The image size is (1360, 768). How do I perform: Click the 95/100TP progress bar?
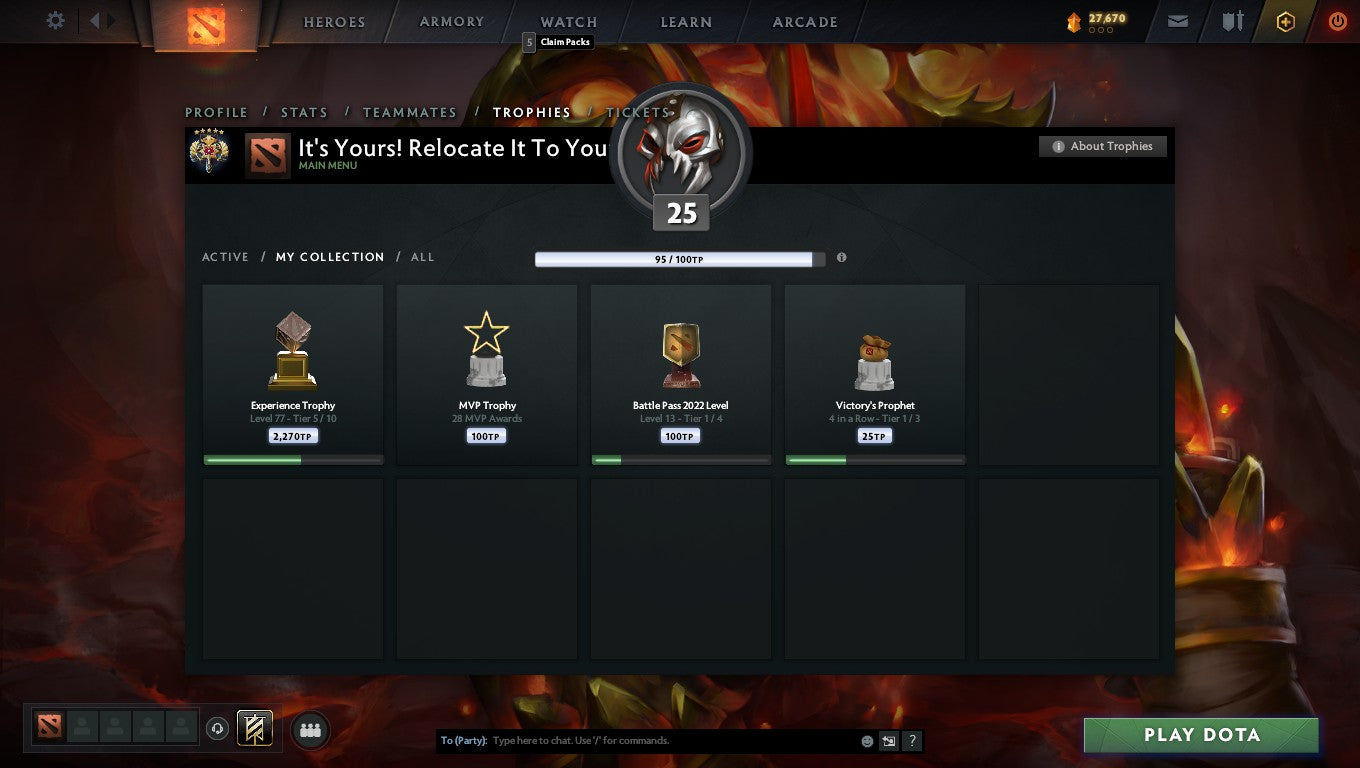(x=681, y=258)
